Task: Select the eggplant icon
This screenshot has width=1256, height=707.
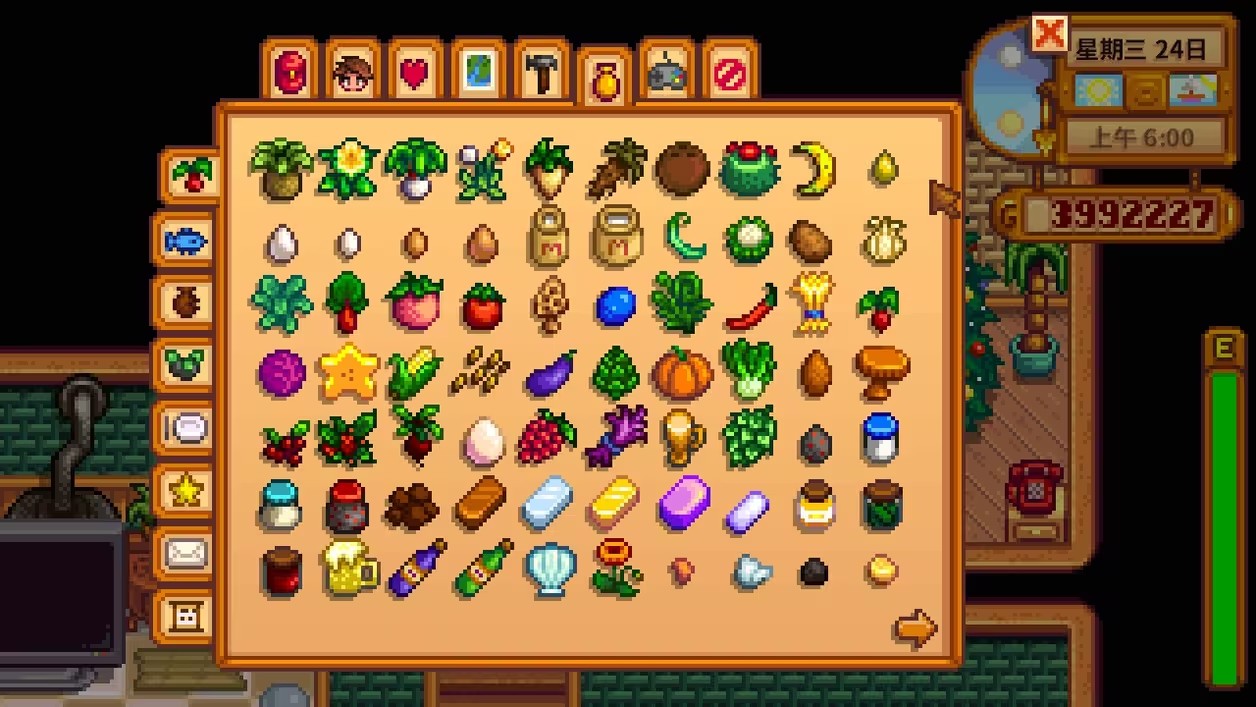Action: click(x=550, y=374)
